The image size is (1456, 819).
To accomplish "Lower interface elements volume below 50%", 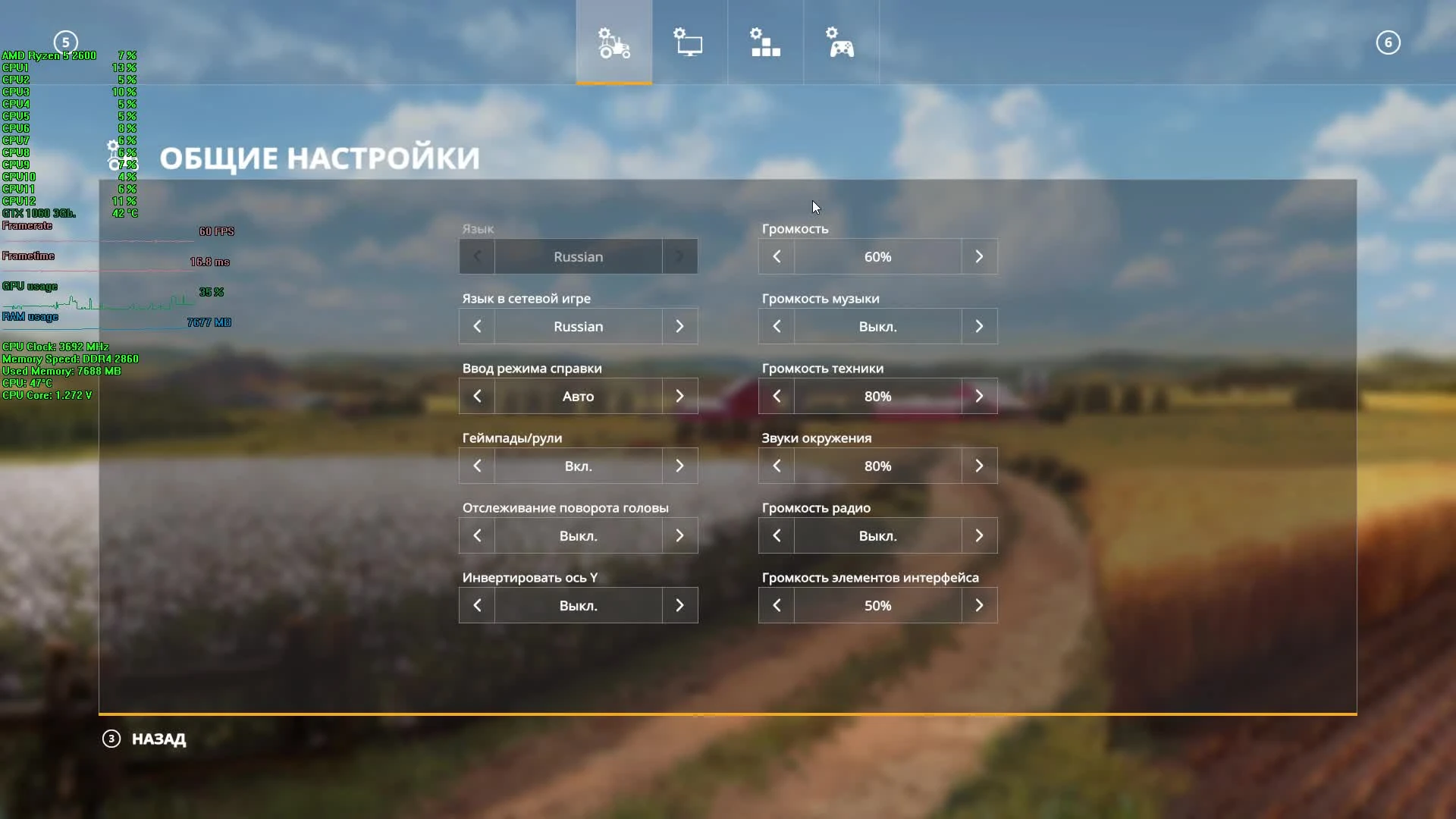I will [777, 605].
